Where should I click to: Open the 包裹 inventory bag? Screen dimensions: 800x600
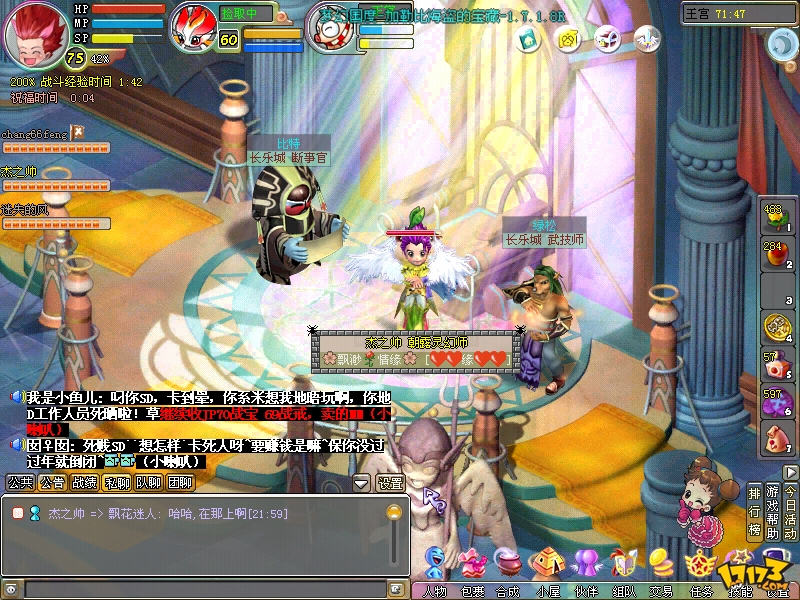[x=472, y=567]
